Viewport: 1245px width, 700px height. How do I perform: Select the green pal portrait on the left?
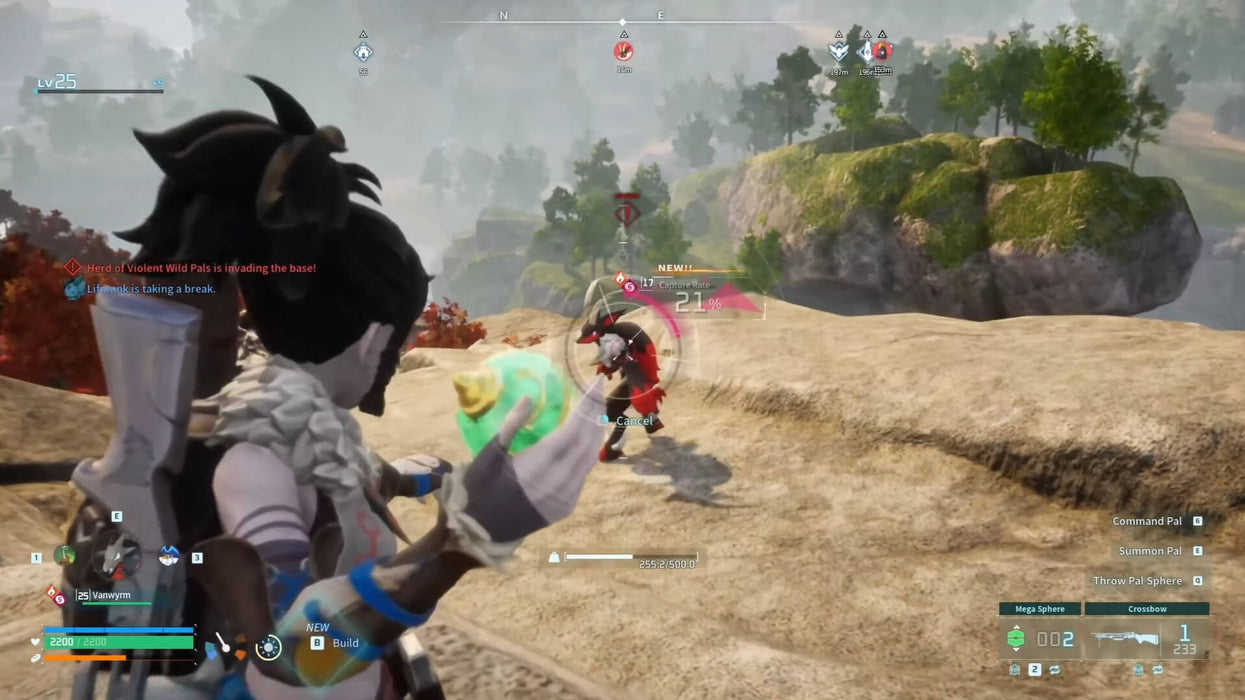click(x=65, y=555)
